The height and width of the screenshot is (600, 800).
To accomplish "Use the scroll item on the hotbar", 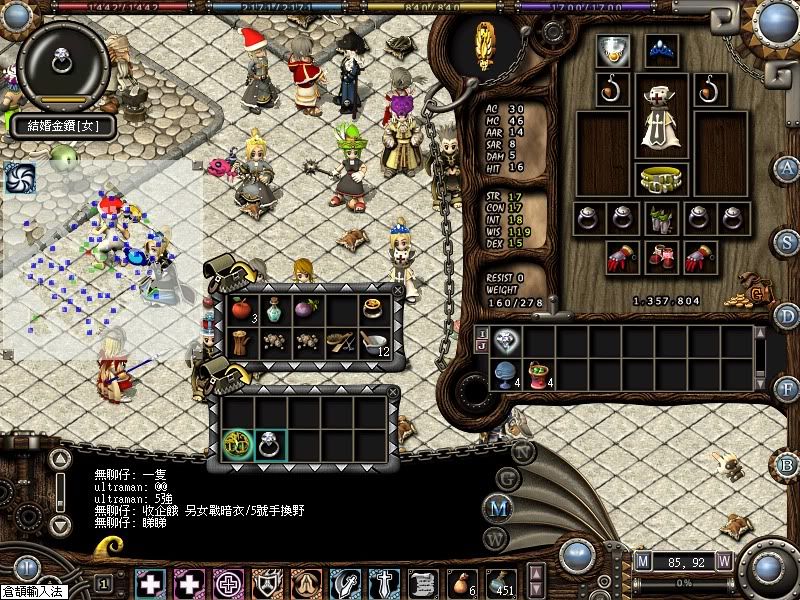I will [422, 582].
